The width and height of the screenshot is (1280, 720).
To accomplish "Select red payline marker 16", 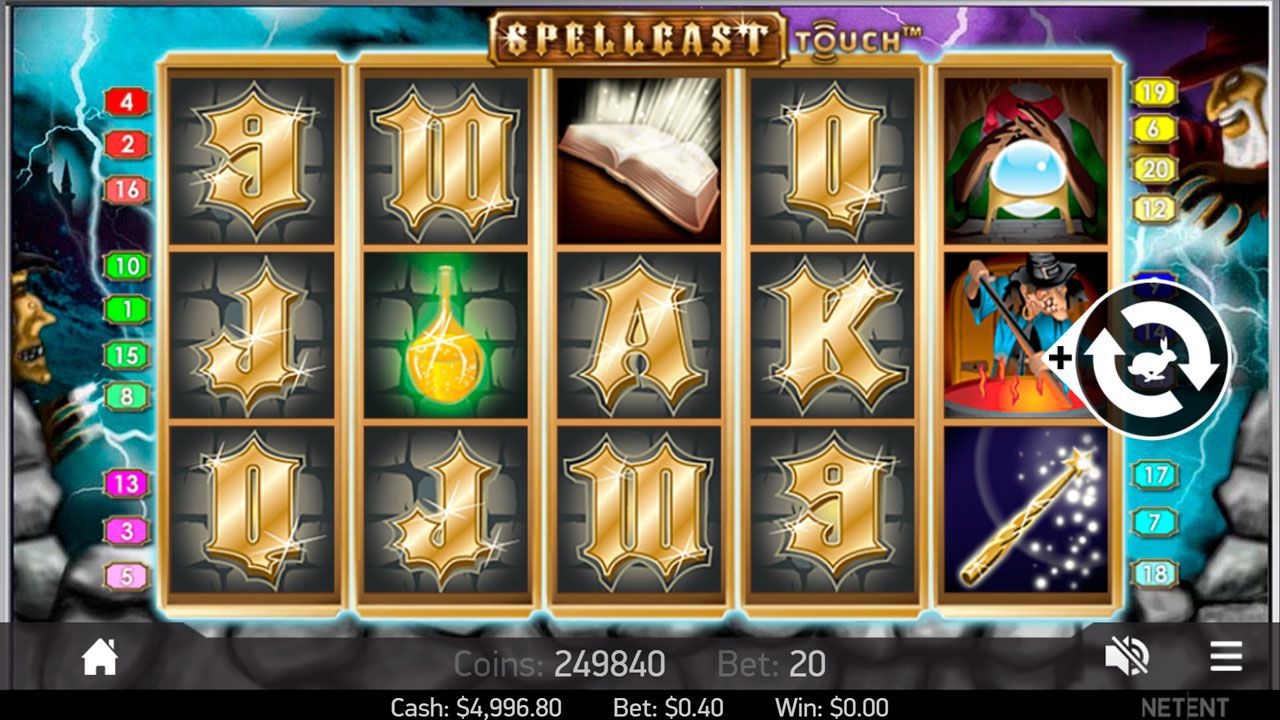I will point(127,190).
